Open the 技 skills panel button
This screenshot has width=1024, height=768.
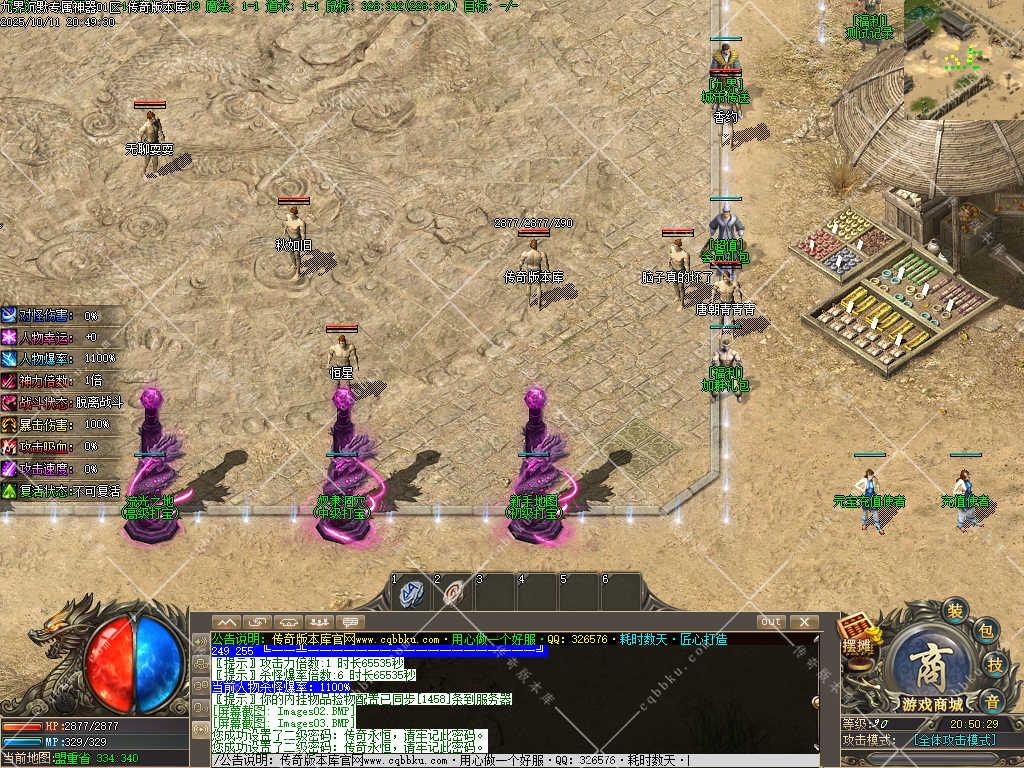[x=995, y=665]
